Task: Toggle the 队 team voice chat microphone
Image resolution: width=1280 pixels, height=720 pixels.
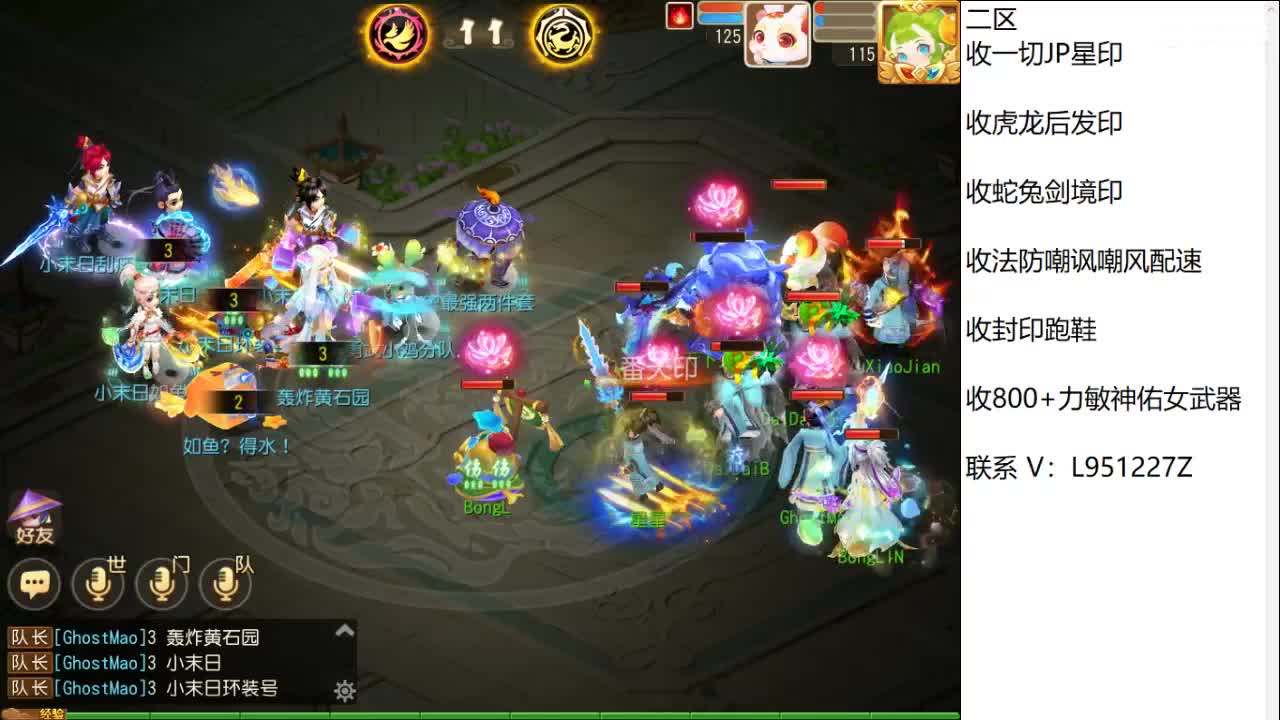Action: [226, 583]
